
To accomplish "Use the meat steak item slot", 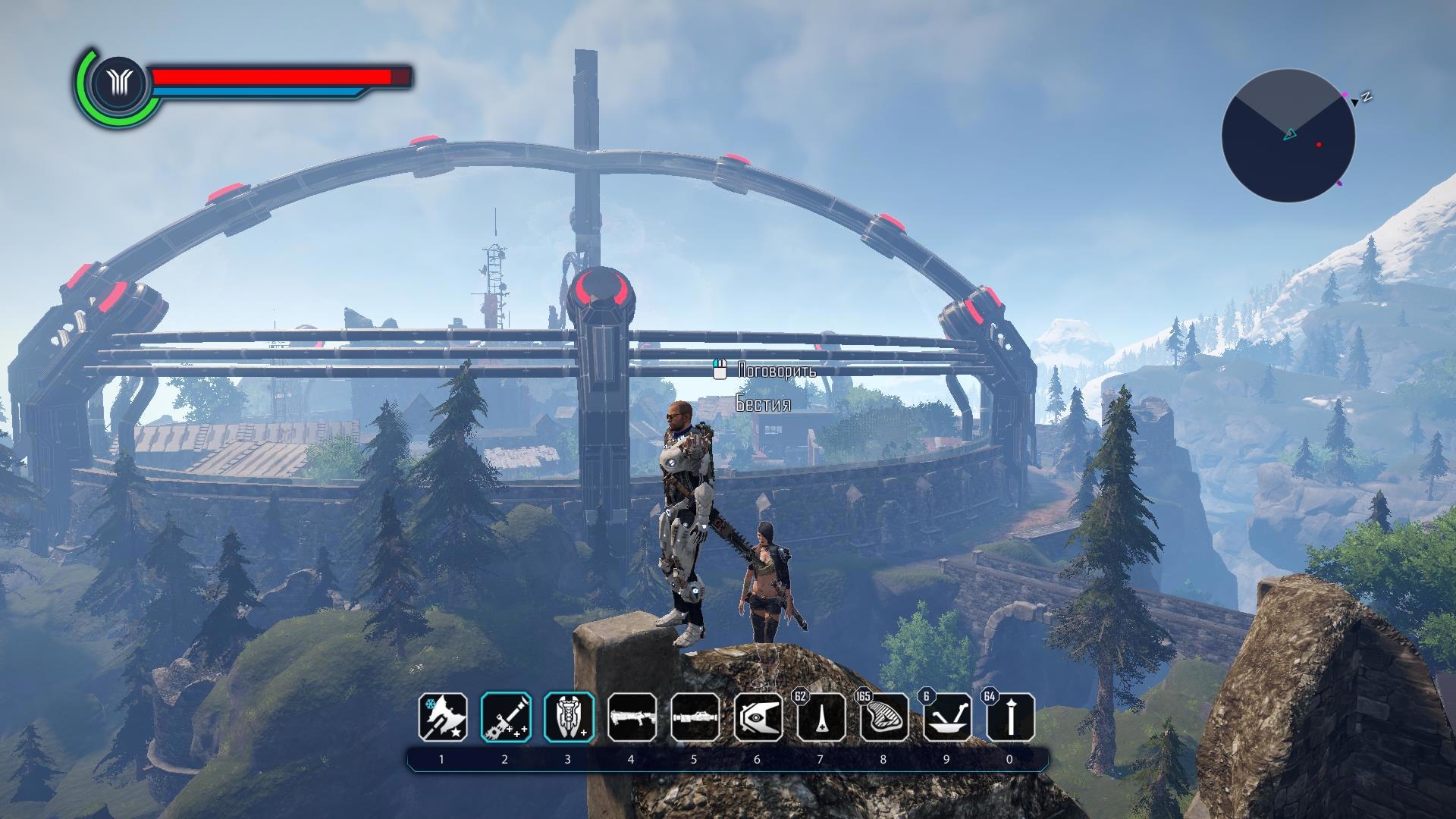I will point(883,717).
